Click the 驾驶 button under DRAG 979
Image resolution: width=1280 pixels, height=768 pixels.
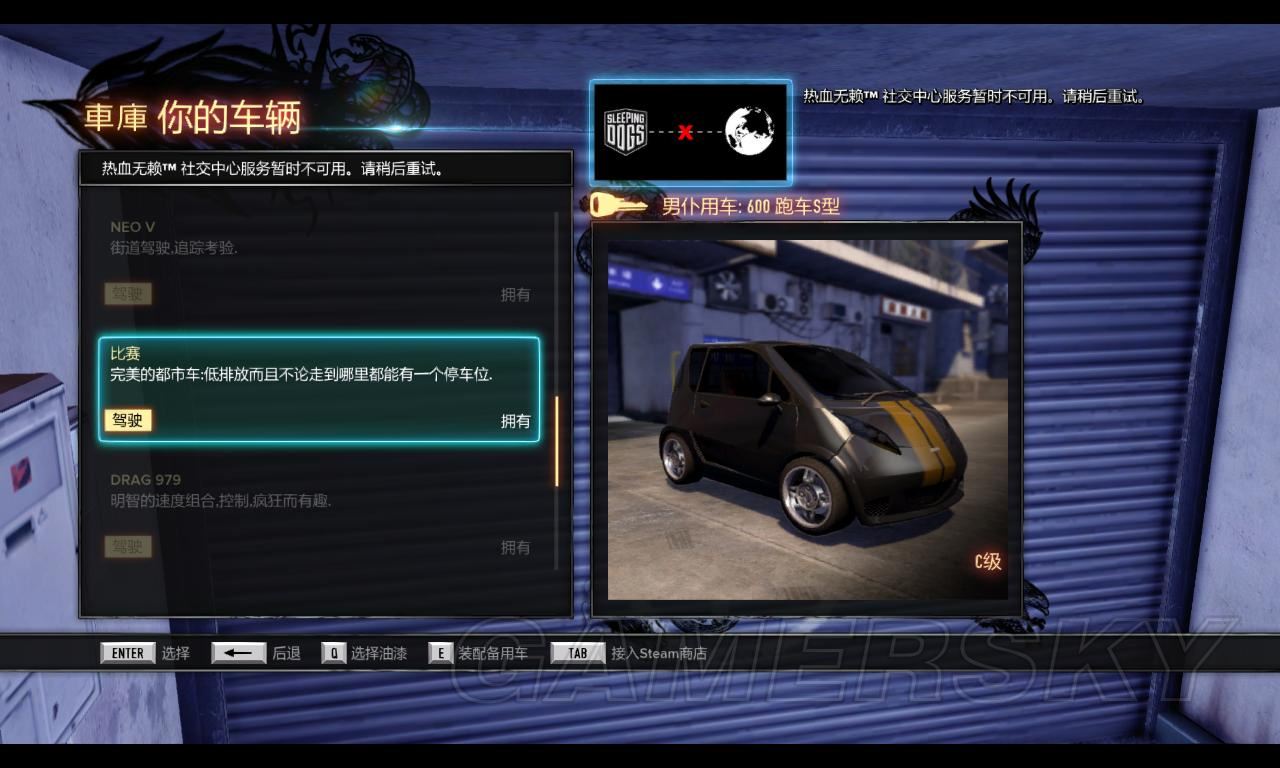click(127, 547)
